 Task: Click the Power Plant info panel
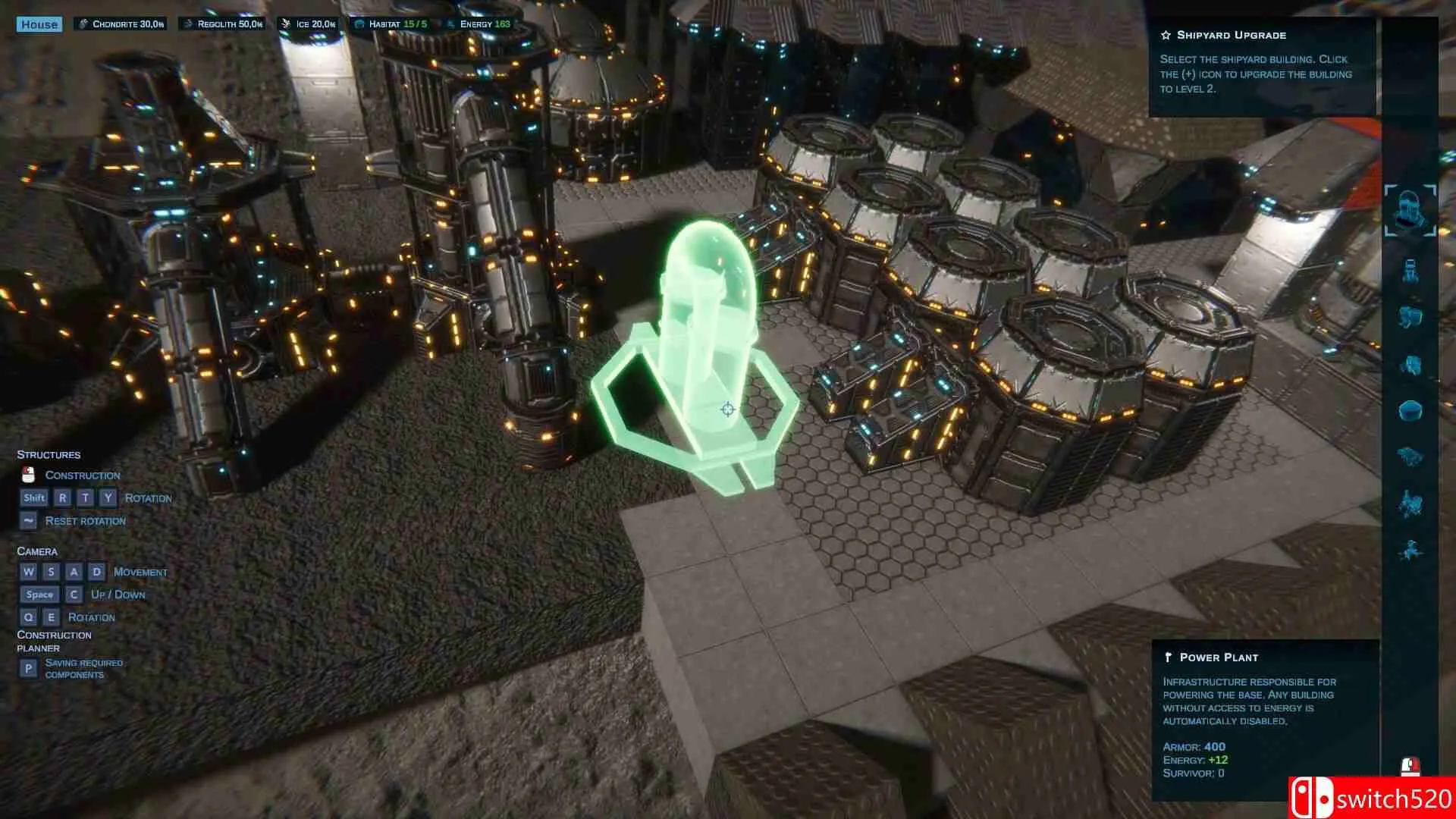[1264, 717]
